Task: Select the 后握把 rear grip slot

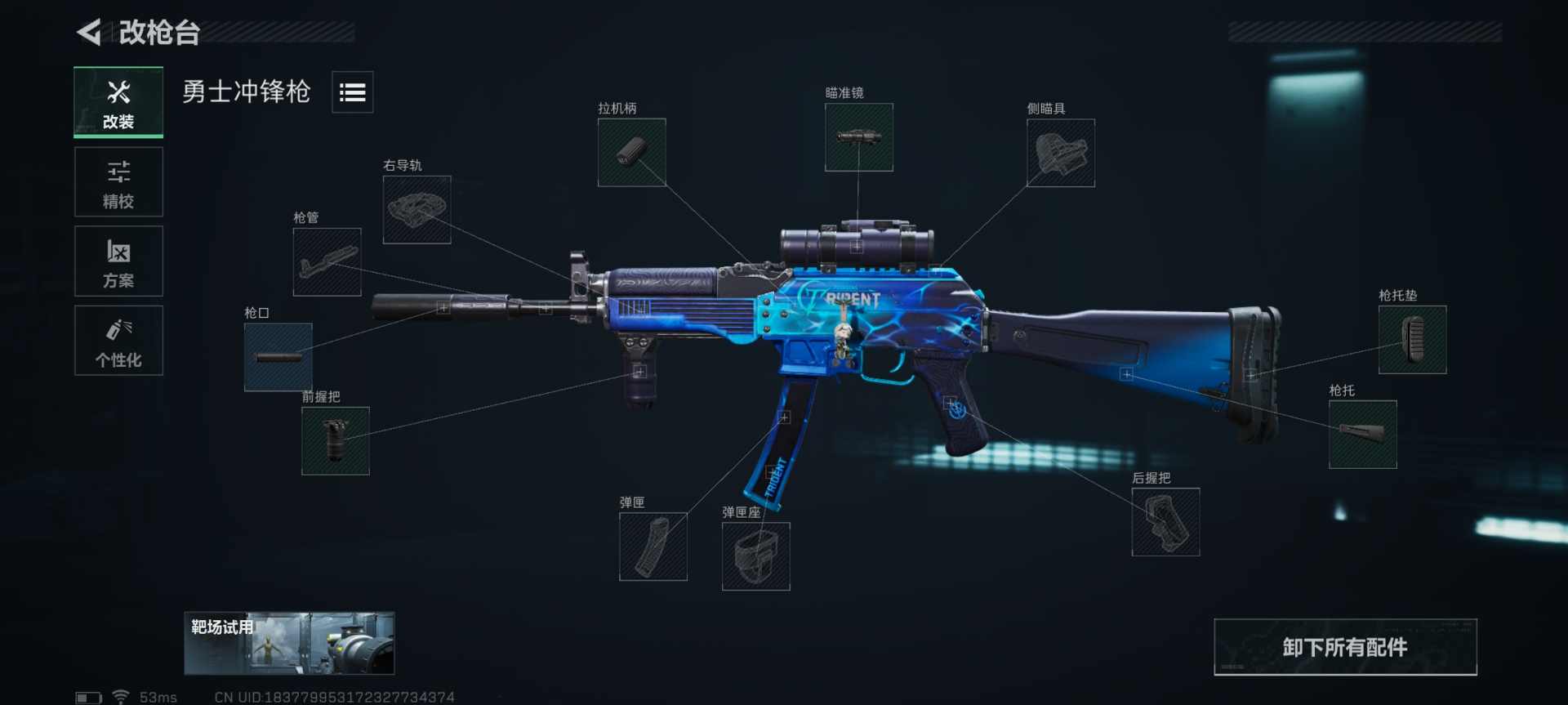Action: click(x=1165, y=522)
